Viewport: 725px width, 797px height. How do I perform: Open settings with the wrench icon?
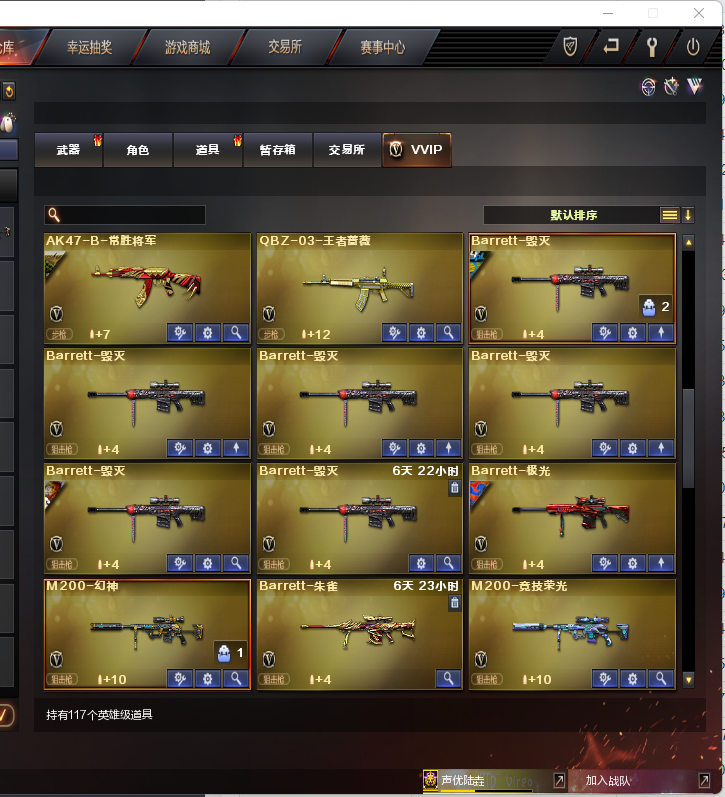652,46
